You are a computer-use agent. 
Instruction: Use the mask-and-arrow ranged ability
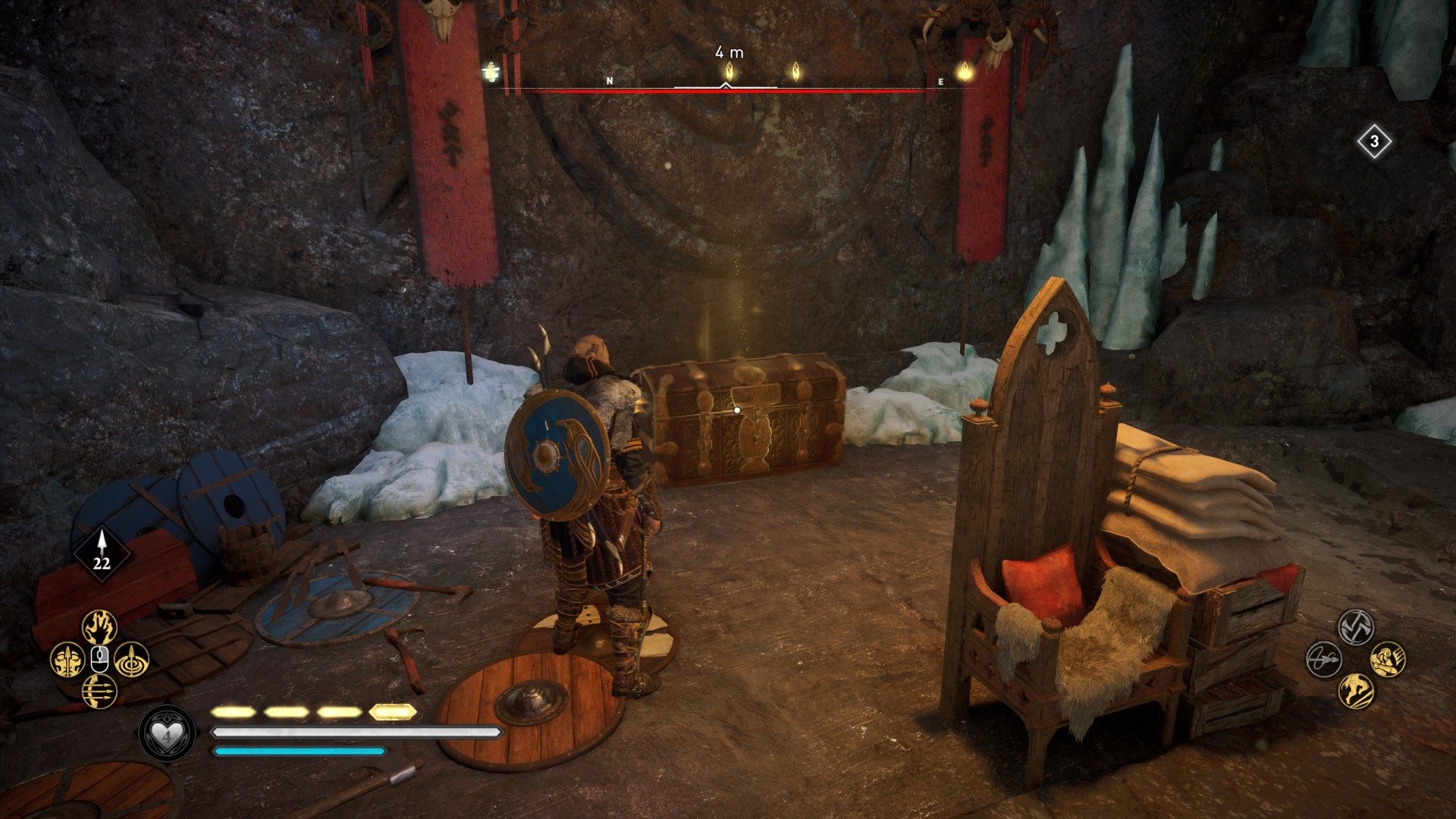pos(66,660)
